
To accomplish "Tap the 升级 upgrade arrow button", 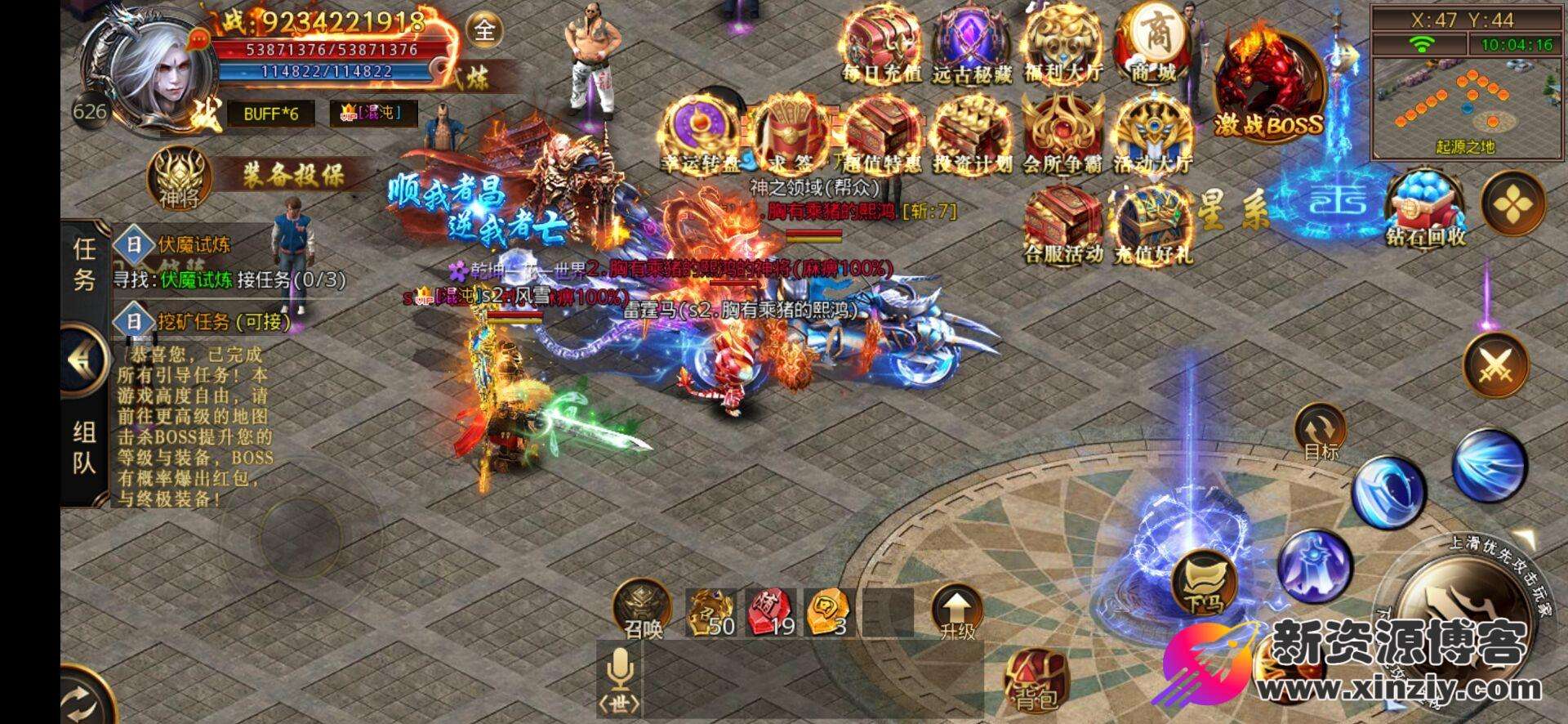I will pos(957,611).
